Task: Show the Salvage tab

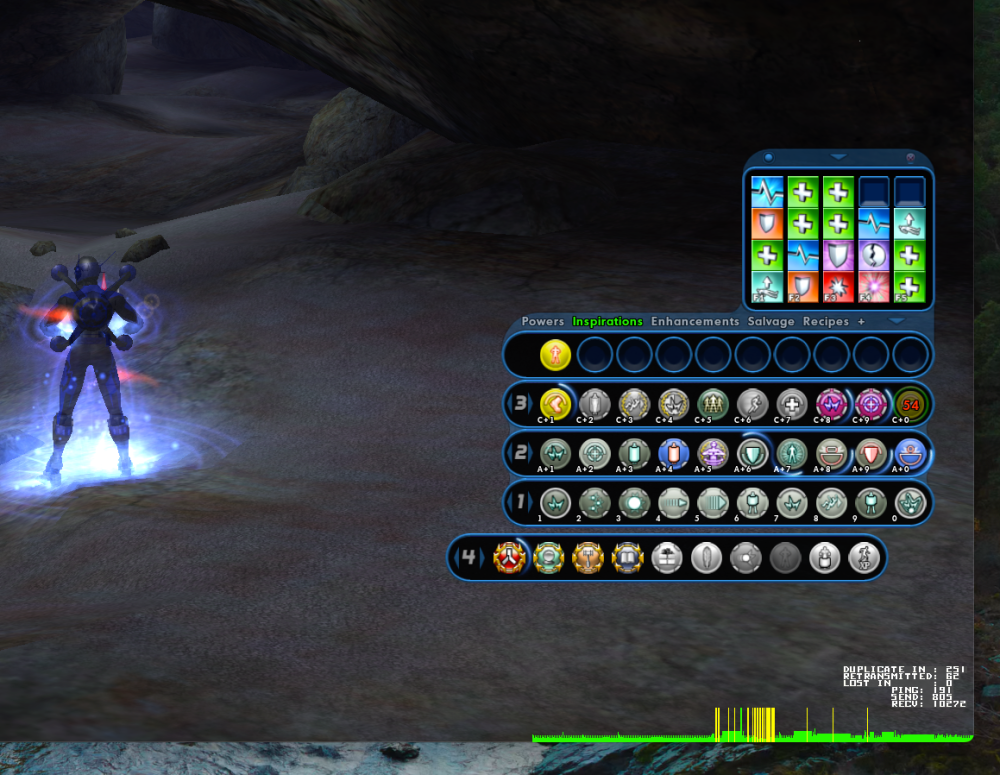Action: coord(771,322)
